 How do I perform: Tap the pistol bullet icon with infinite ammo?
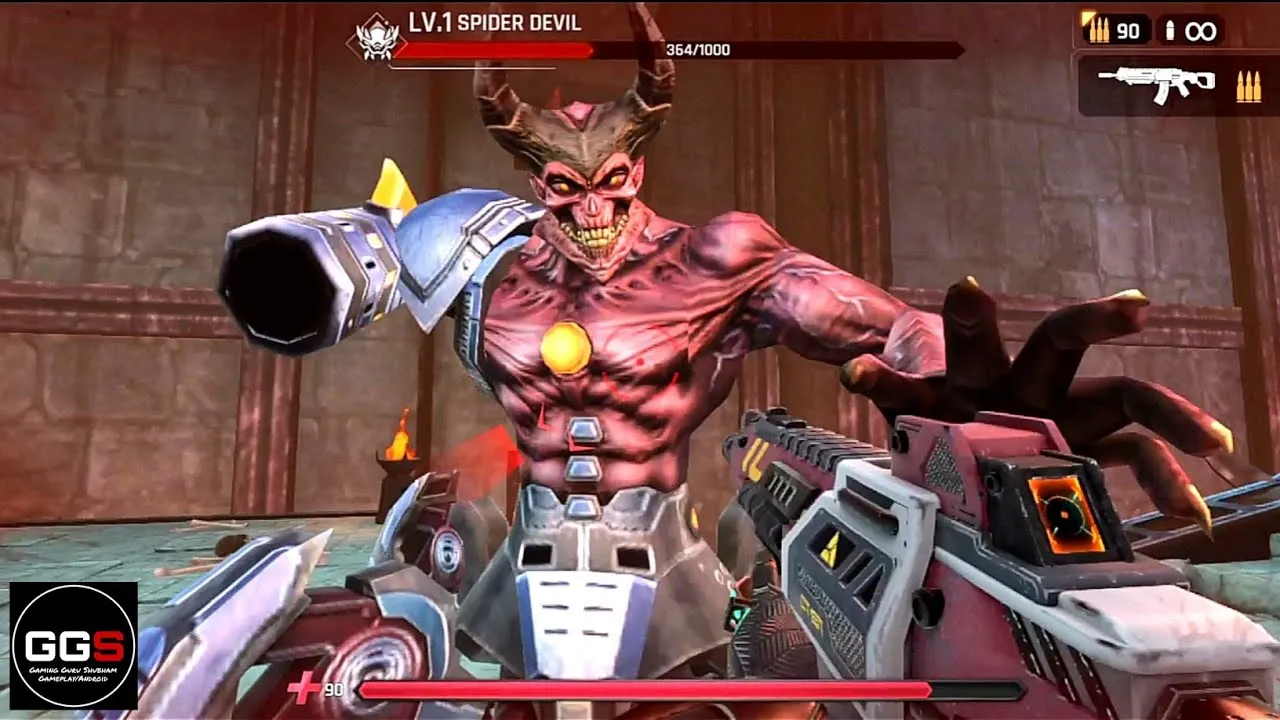point(1168,31)
